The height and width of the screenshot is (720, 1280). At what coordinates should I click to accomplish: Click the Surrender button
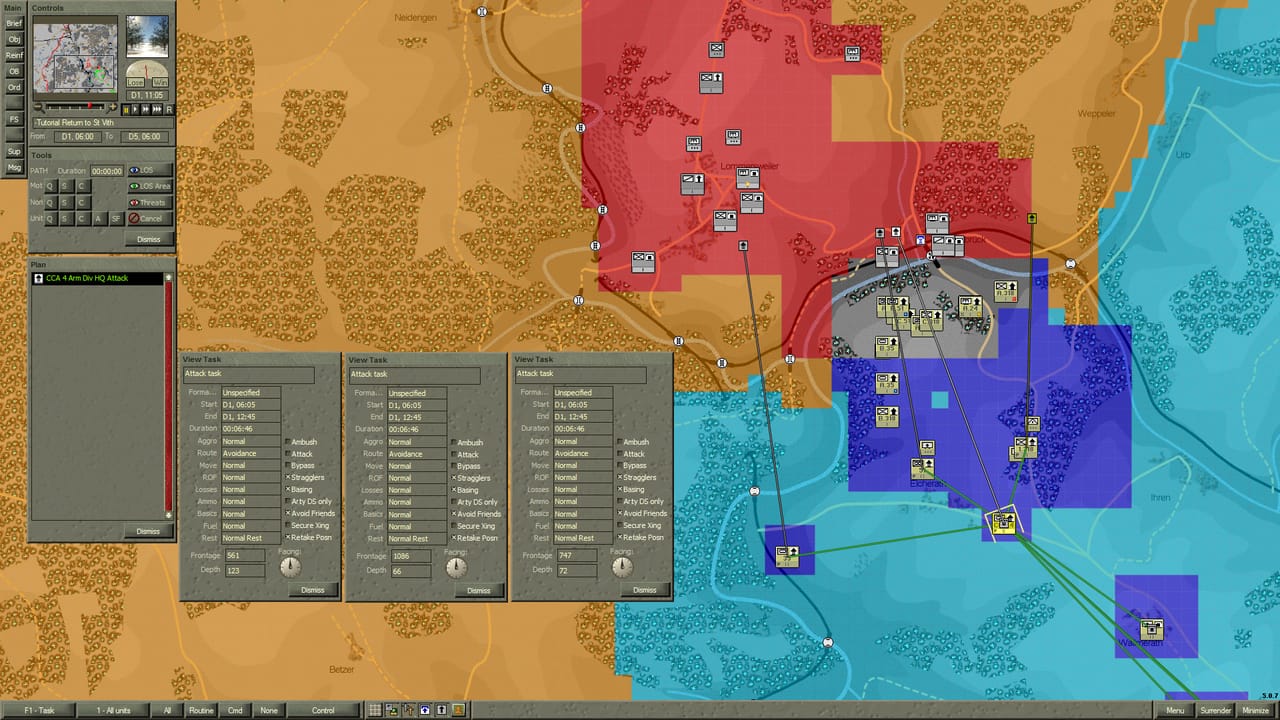point(1215,710)
